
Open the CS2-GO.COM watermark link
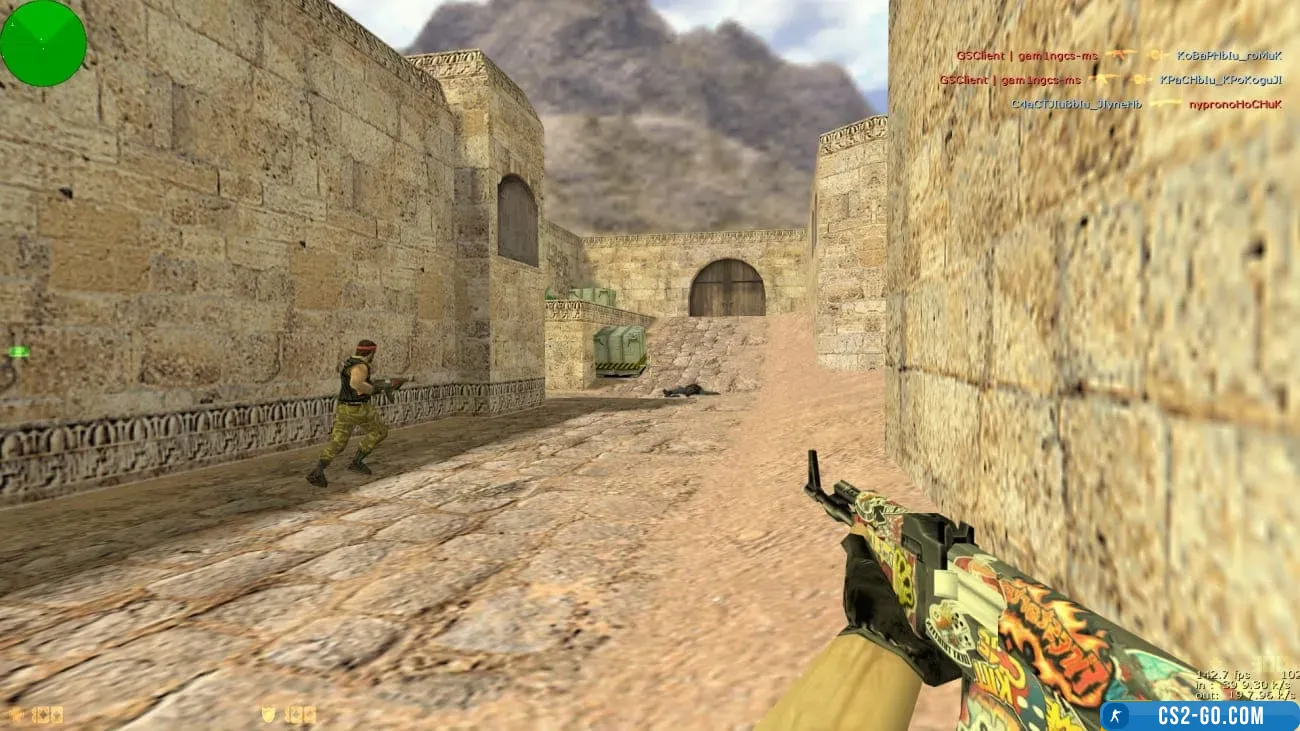tap(1199, 716)
